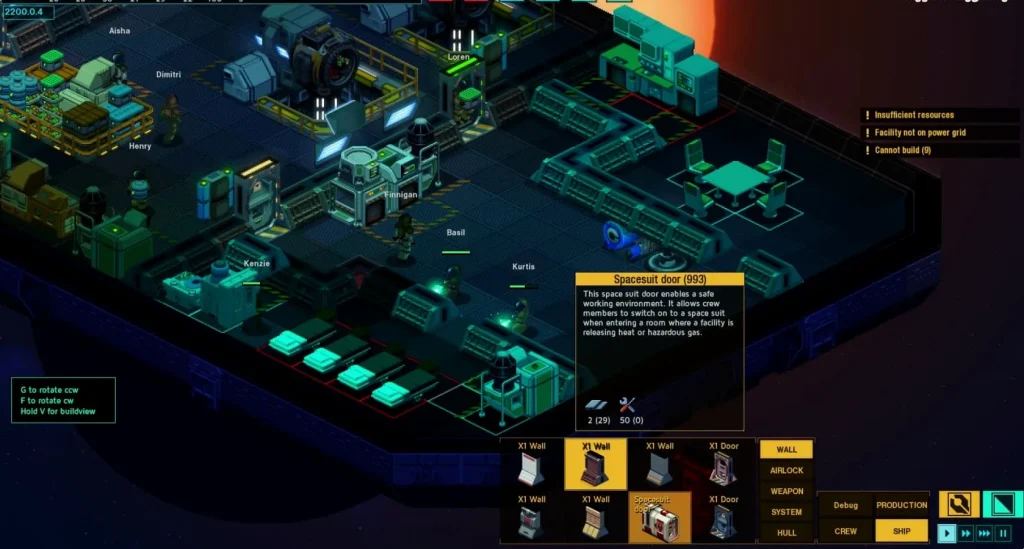Screen dimensions: 1024x549
Task: Select the SHIP menu button
Action: coord(901,531)
